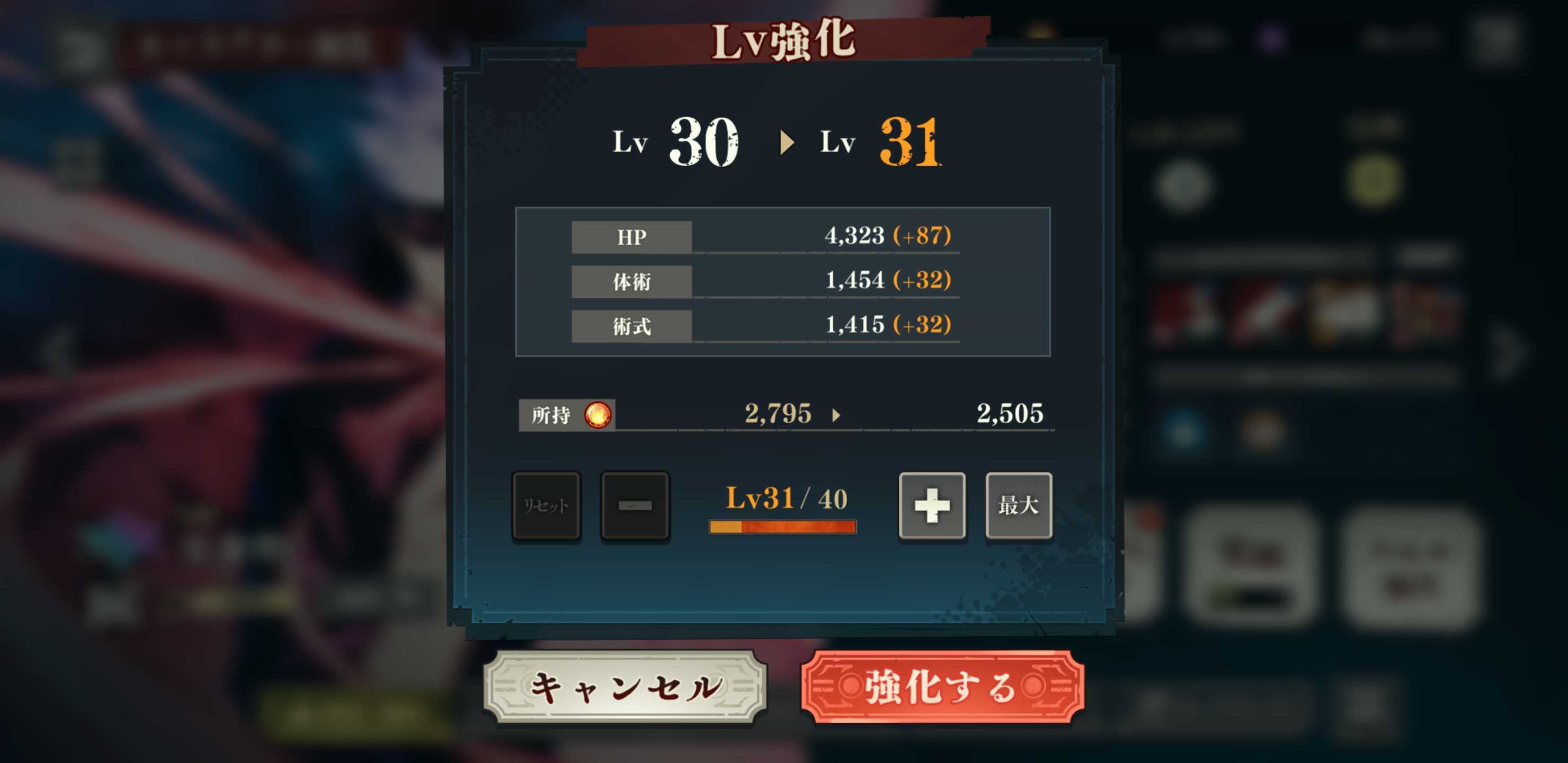
Task: Click the Lv31/40 progress bar
Action: pyautogui.click(x=782, y=526)
